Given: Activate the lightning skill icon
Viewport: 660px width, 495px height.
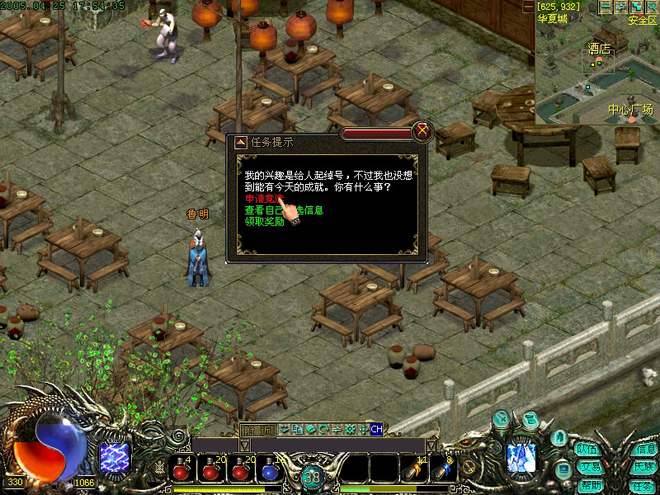Looking at the screenshot, I should [114, 457].
